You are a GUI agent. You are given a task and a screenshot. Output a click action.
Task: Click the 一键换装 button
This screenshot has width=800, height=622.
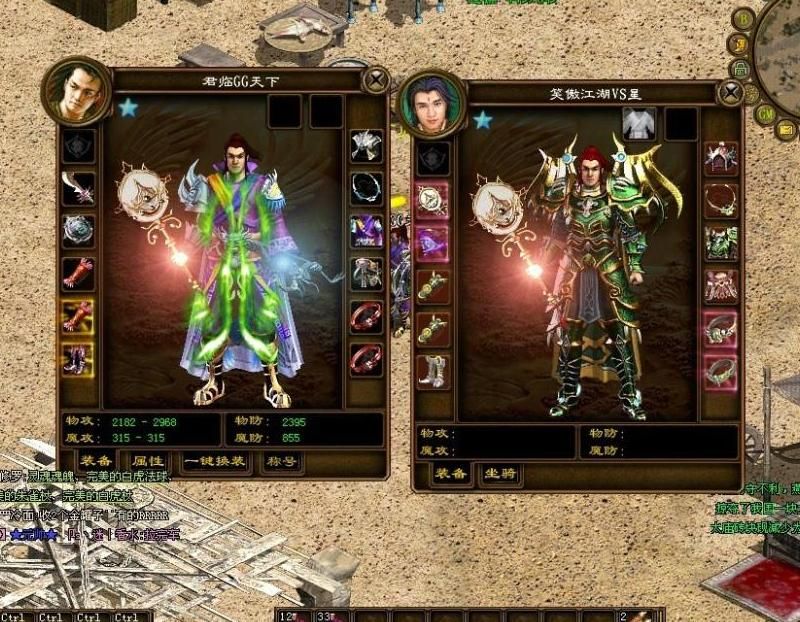coord(213,462)
